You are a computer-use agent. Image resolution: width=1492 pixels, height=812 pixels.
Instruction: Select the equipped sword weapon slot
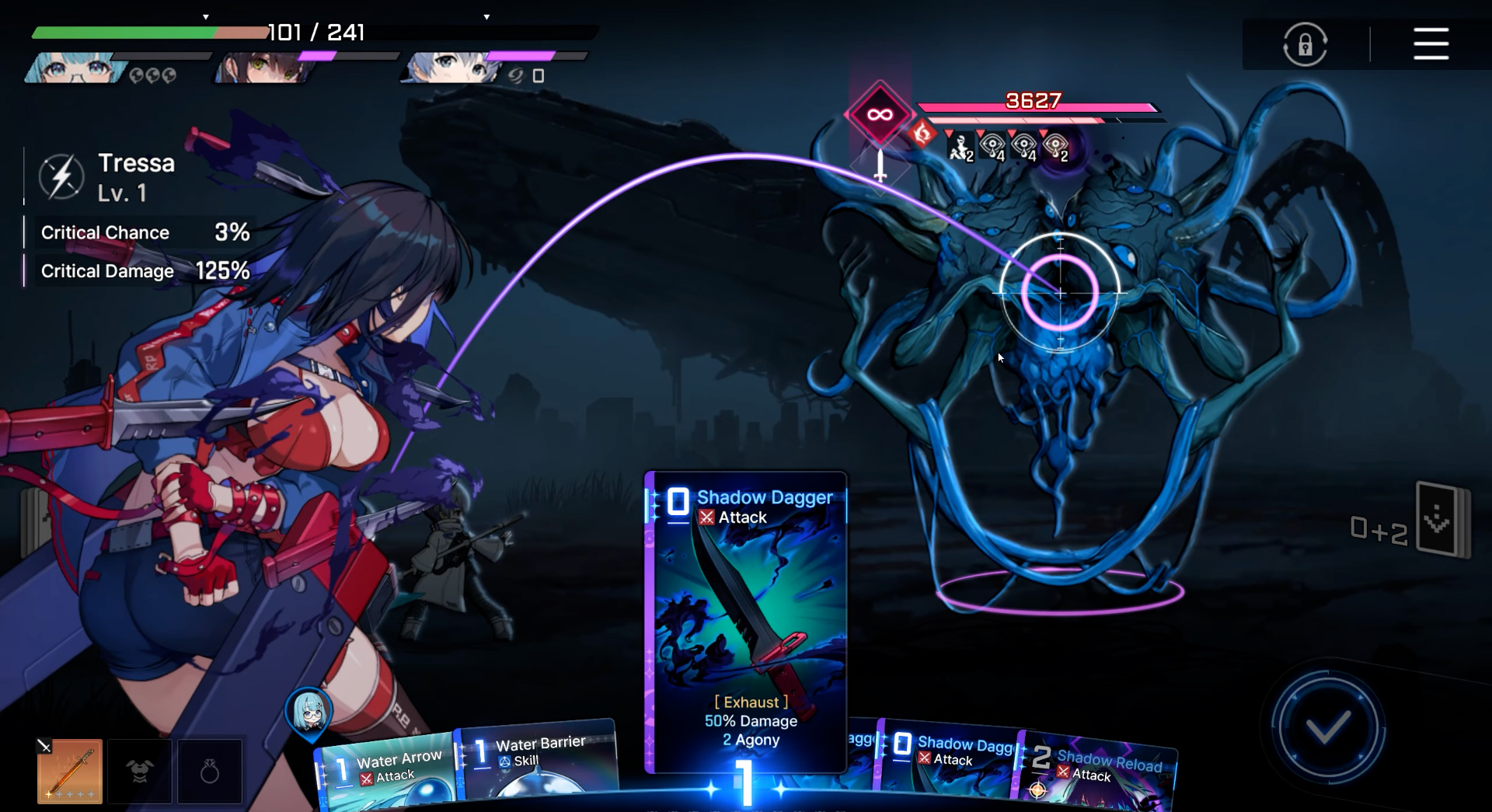[x=70, y=771]
